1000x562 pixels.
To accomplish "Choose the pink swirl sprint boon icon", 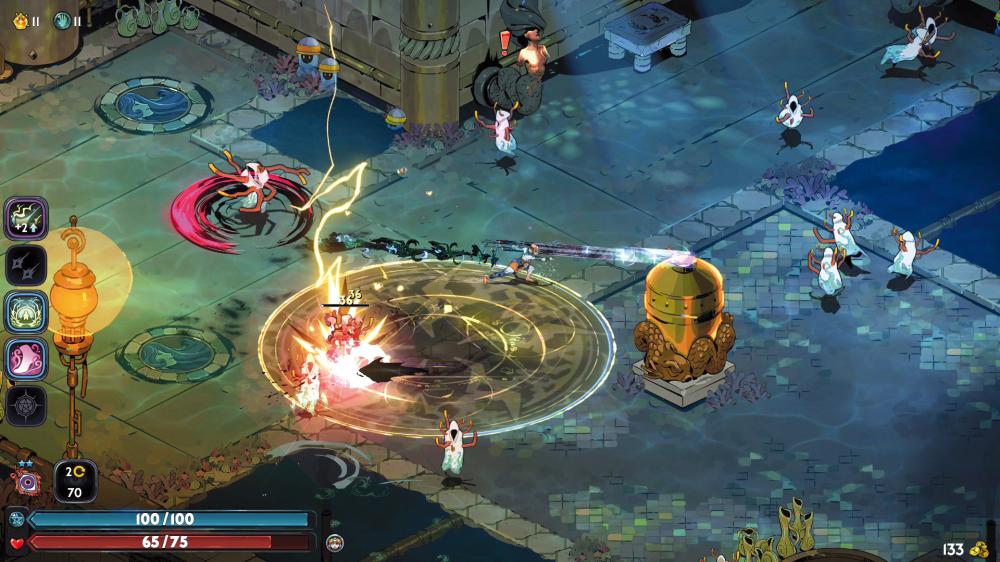I will [x=26, y=358].
